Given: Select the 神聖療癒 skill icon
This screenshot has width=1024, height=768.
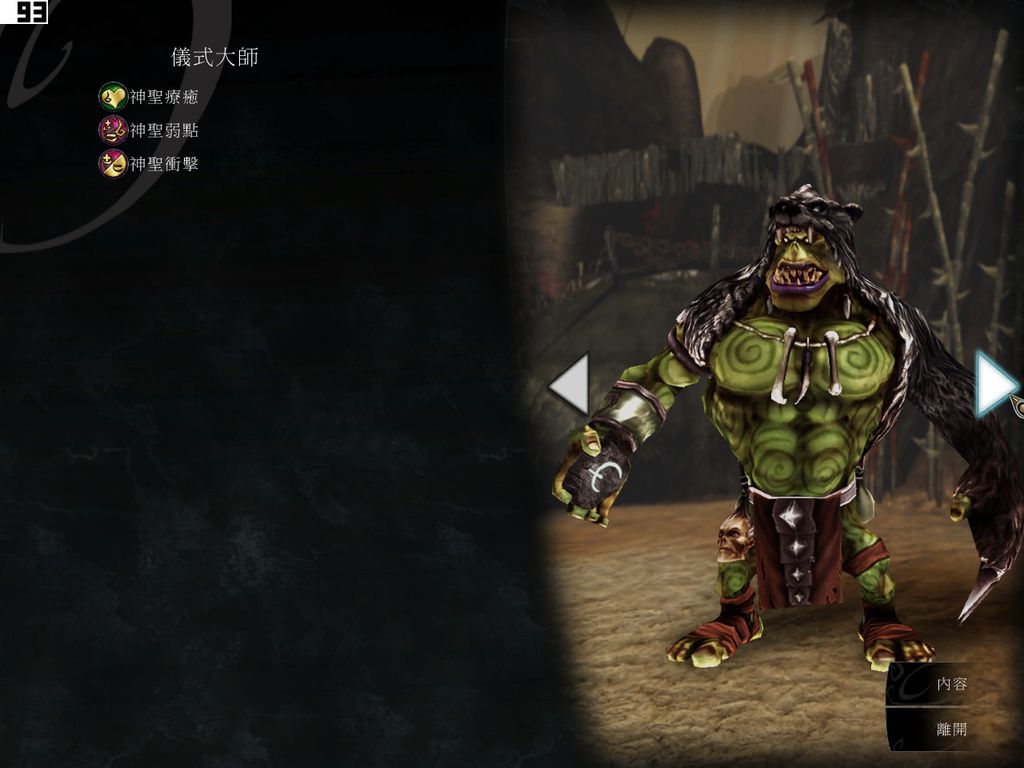Looking at the screenshot, I should pos(112,97).
